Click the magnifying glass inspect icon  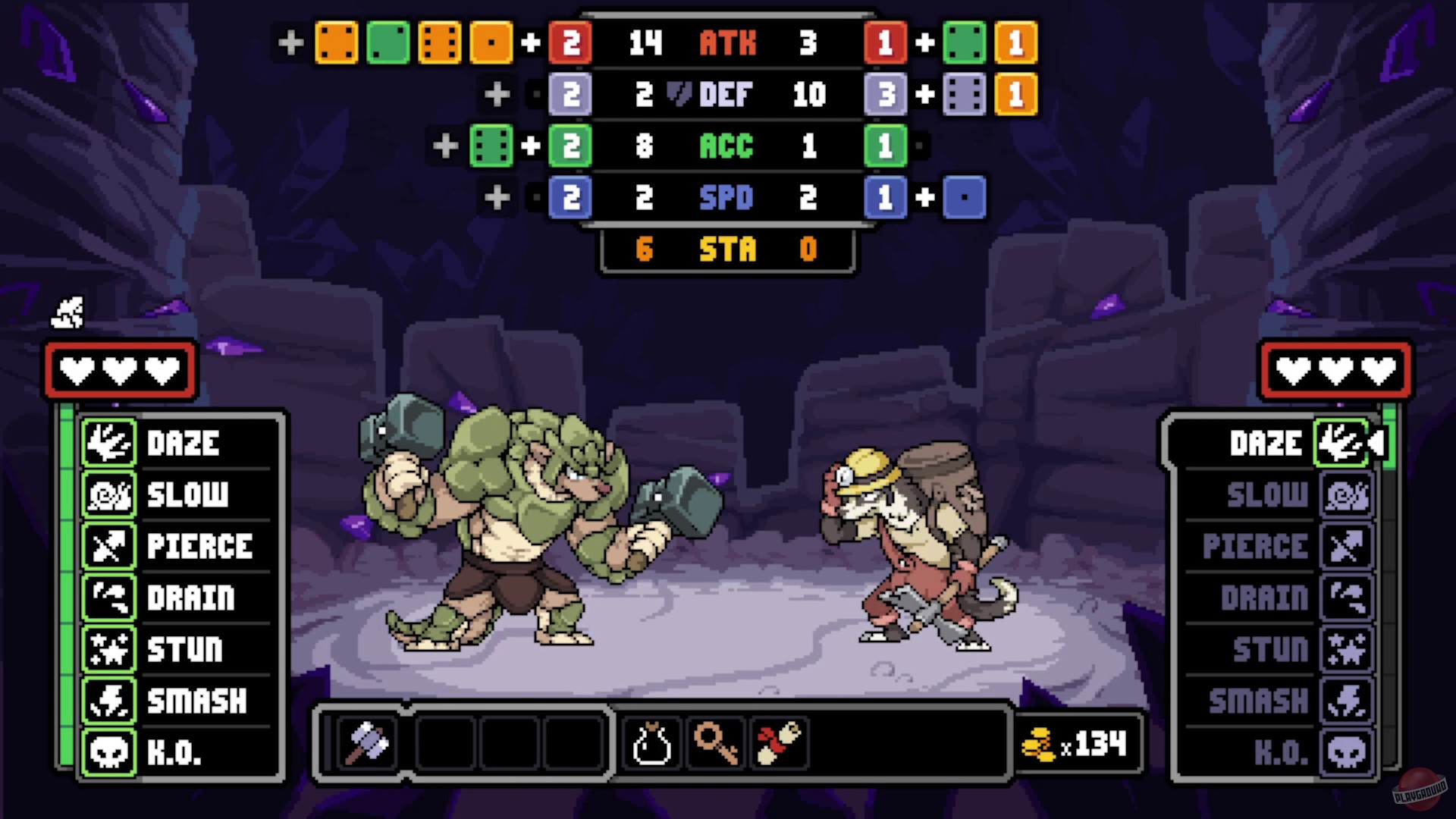(x=716, y=743)
